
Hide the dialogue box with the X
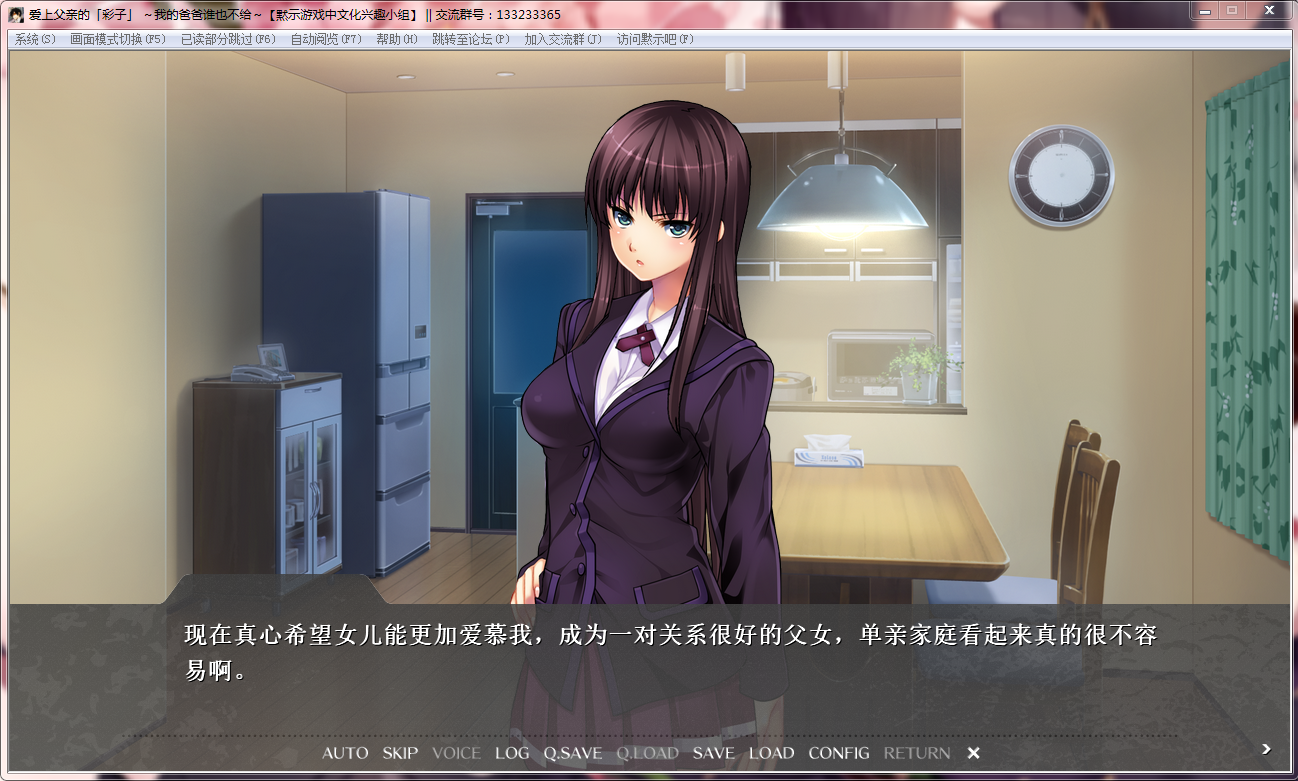973,753
